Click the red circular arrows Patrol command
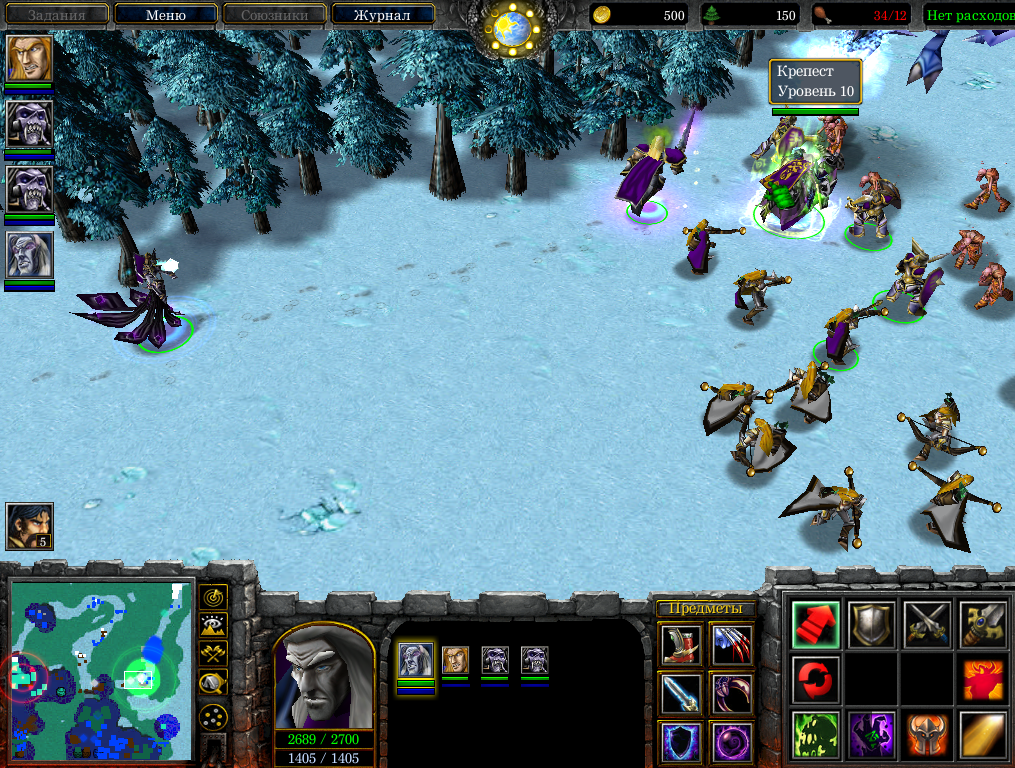 click(x=815, y=680)
